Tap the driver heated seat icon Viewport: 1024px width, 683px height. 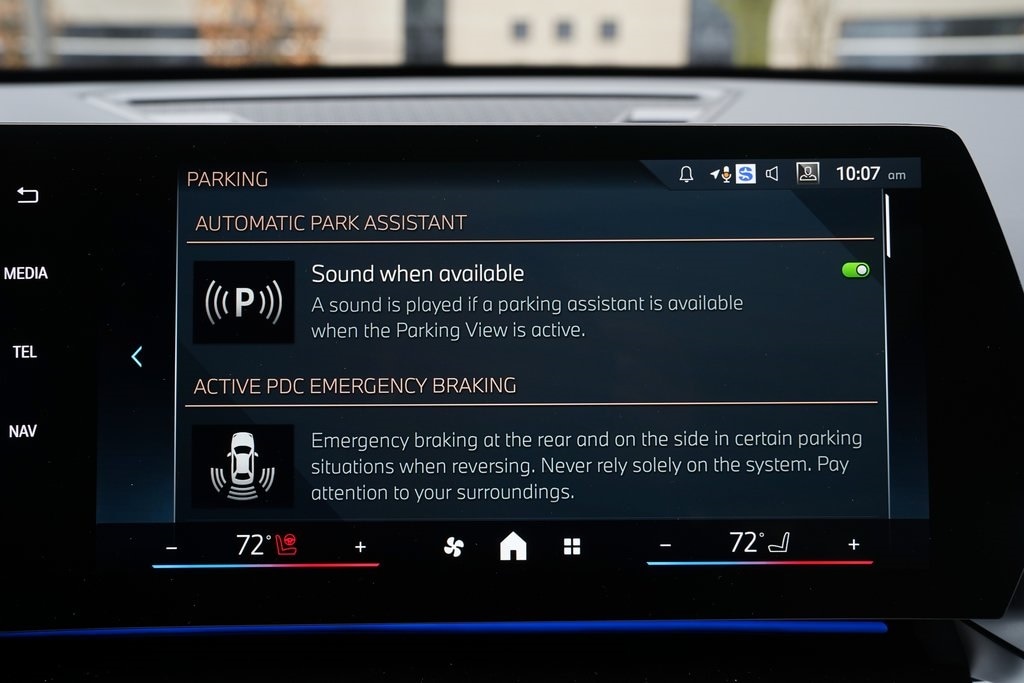(x=286, y=545)
